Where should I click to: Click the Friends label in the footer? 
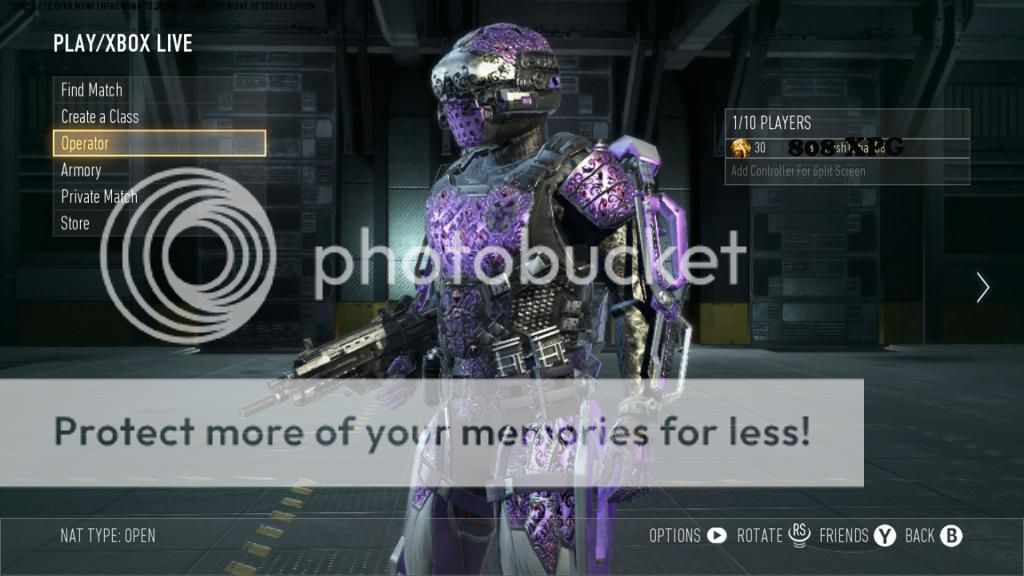pos(844,536)
